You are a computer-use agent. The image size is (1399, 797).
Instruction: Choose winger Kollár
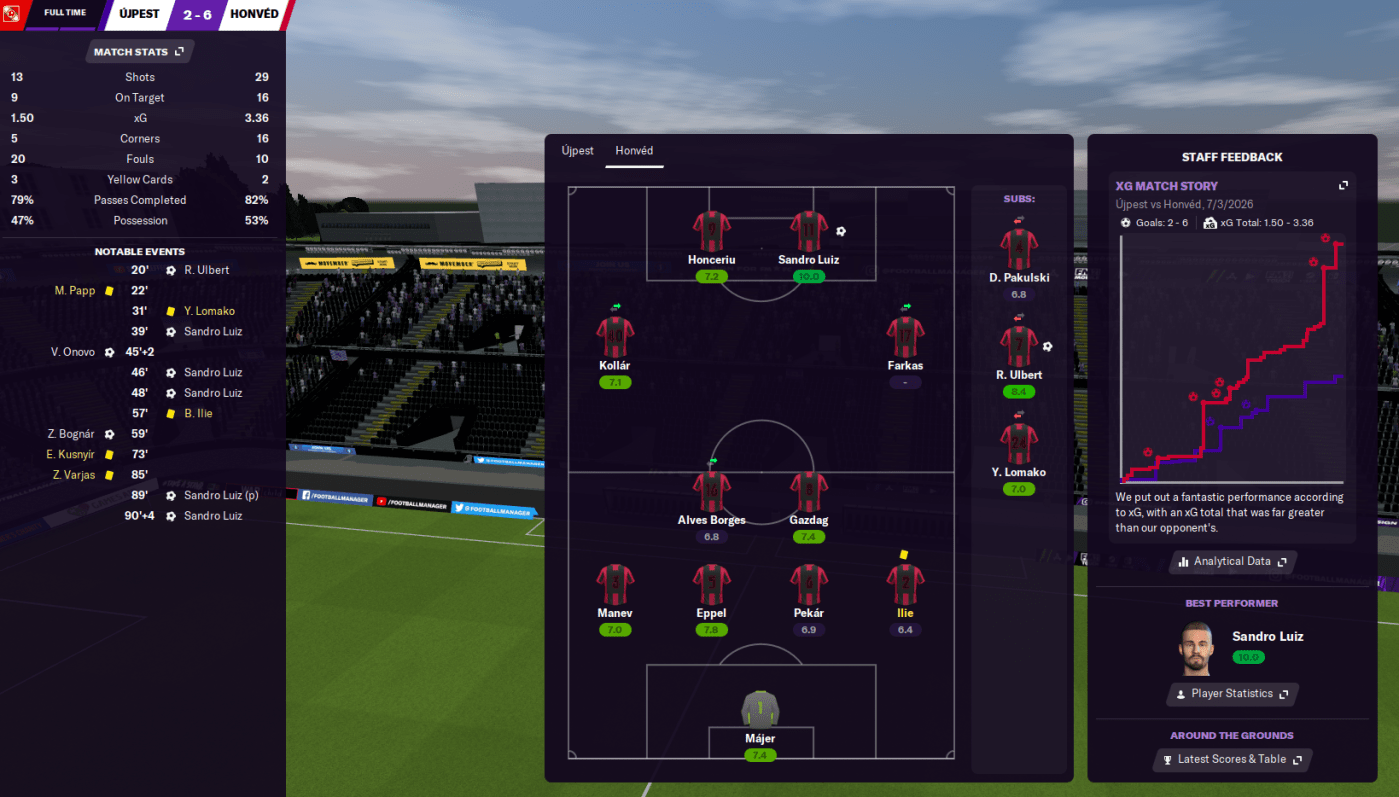[x=615, y=337]
